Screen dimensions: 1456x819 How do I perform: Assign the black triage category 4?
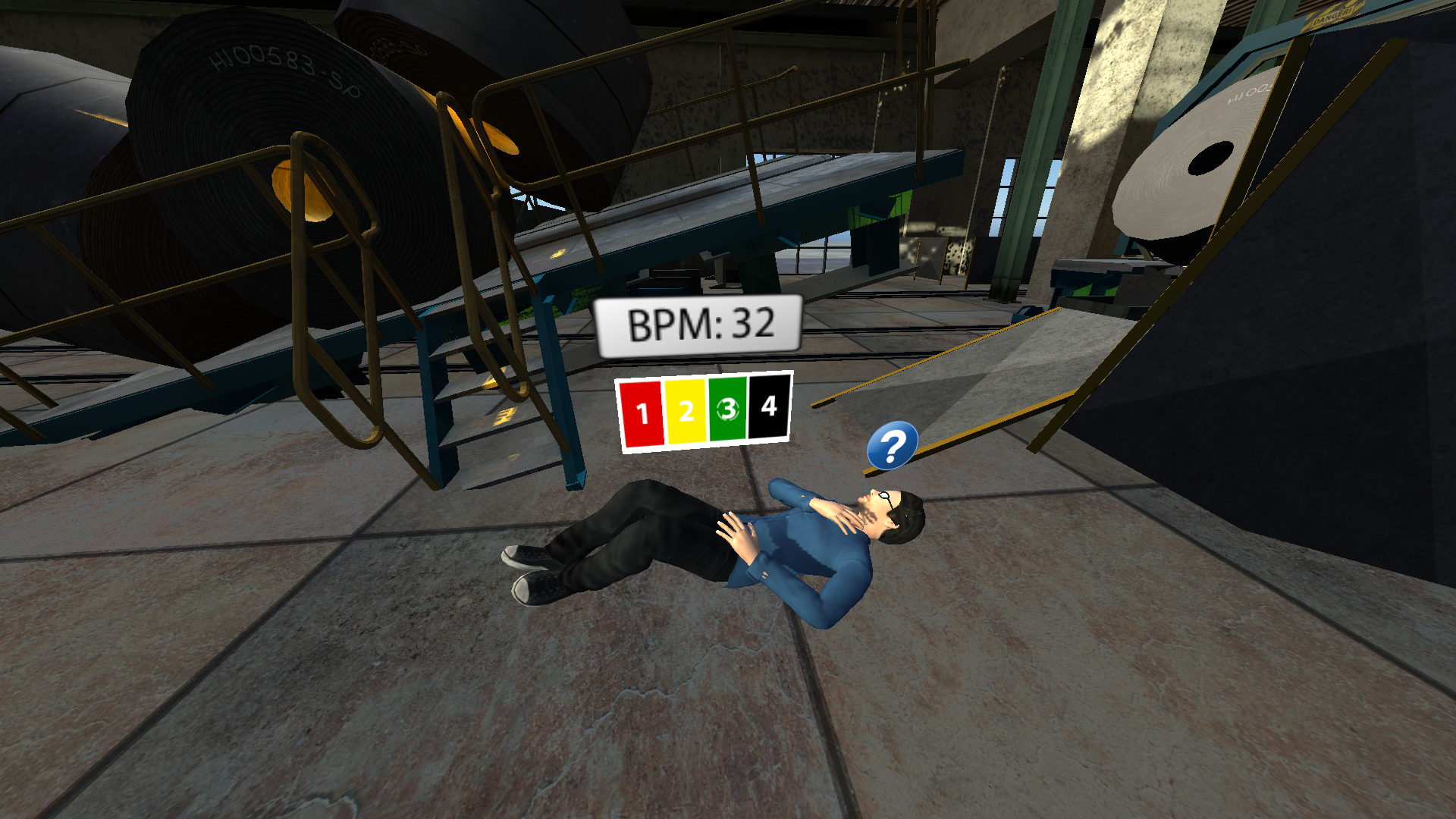769,406
